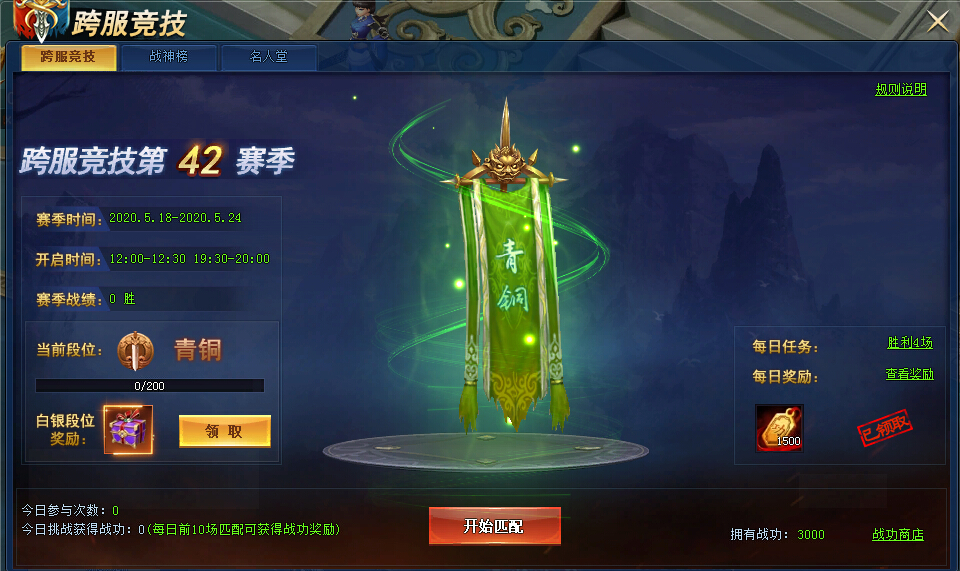Open the 胜利4场 daily task link
Screen dimensions: 960x571
pos(909,342)
